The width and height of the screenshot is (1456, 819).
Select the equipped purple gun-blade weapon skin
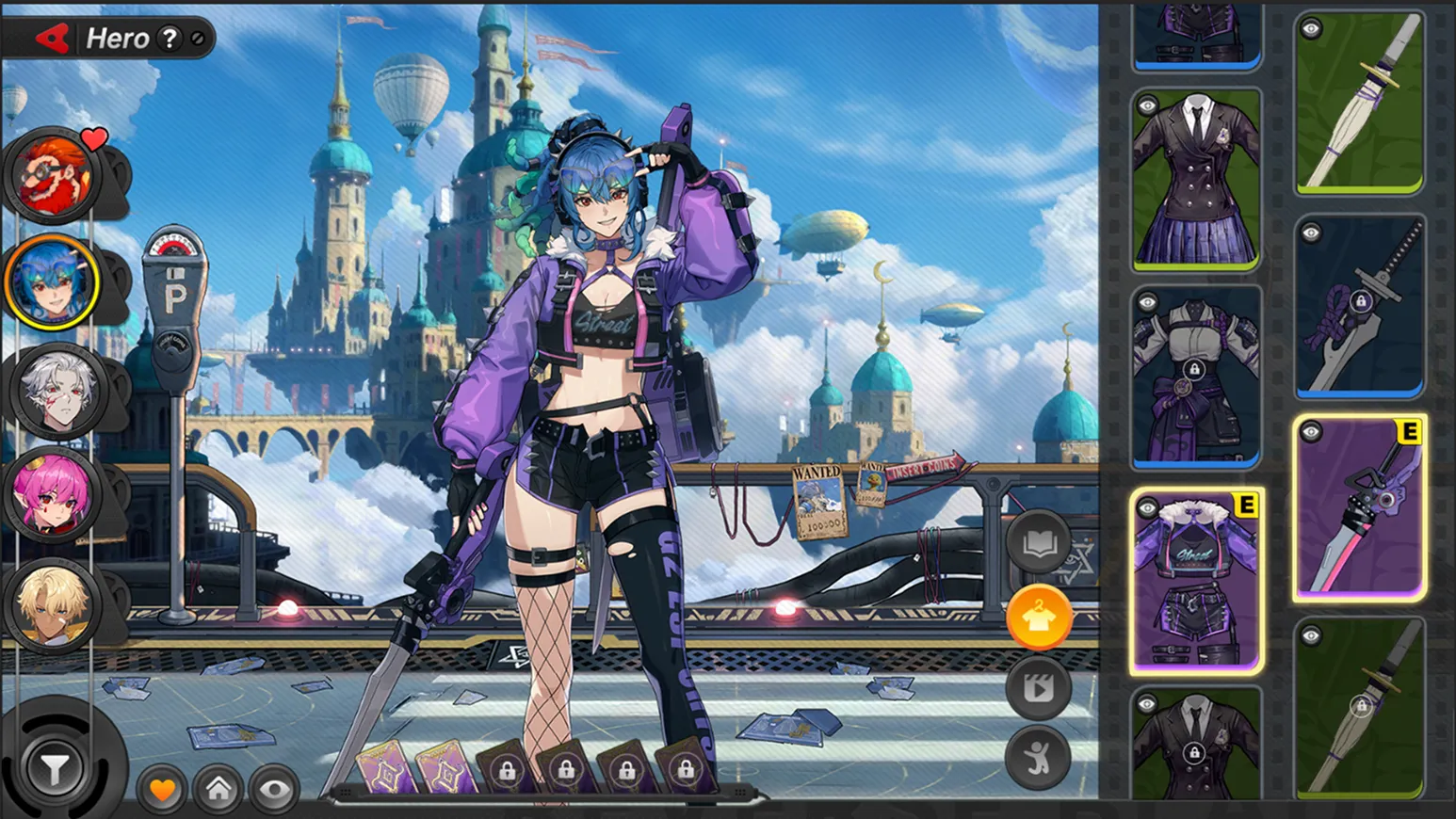tap(1359, 508)
